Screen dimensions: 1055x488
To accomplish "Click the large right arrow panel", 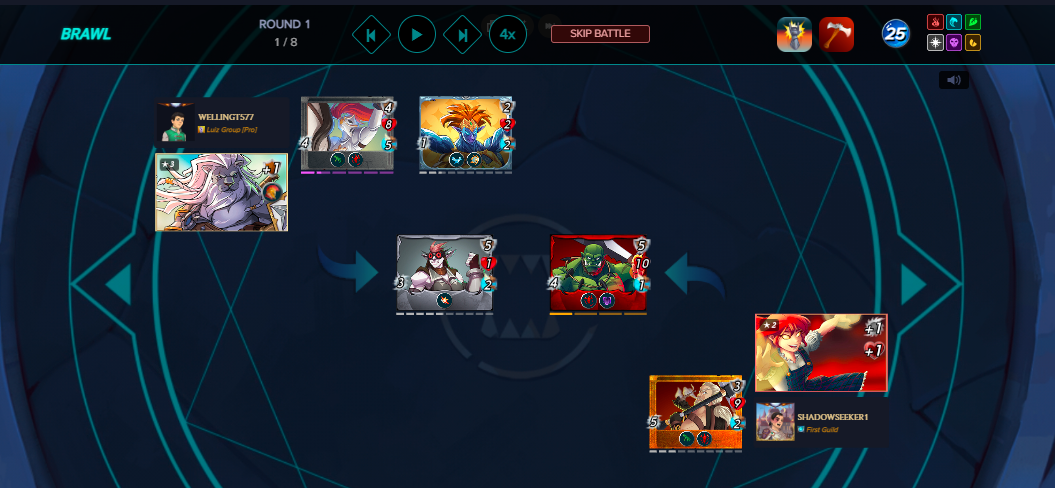I will [x=914, y=285].
